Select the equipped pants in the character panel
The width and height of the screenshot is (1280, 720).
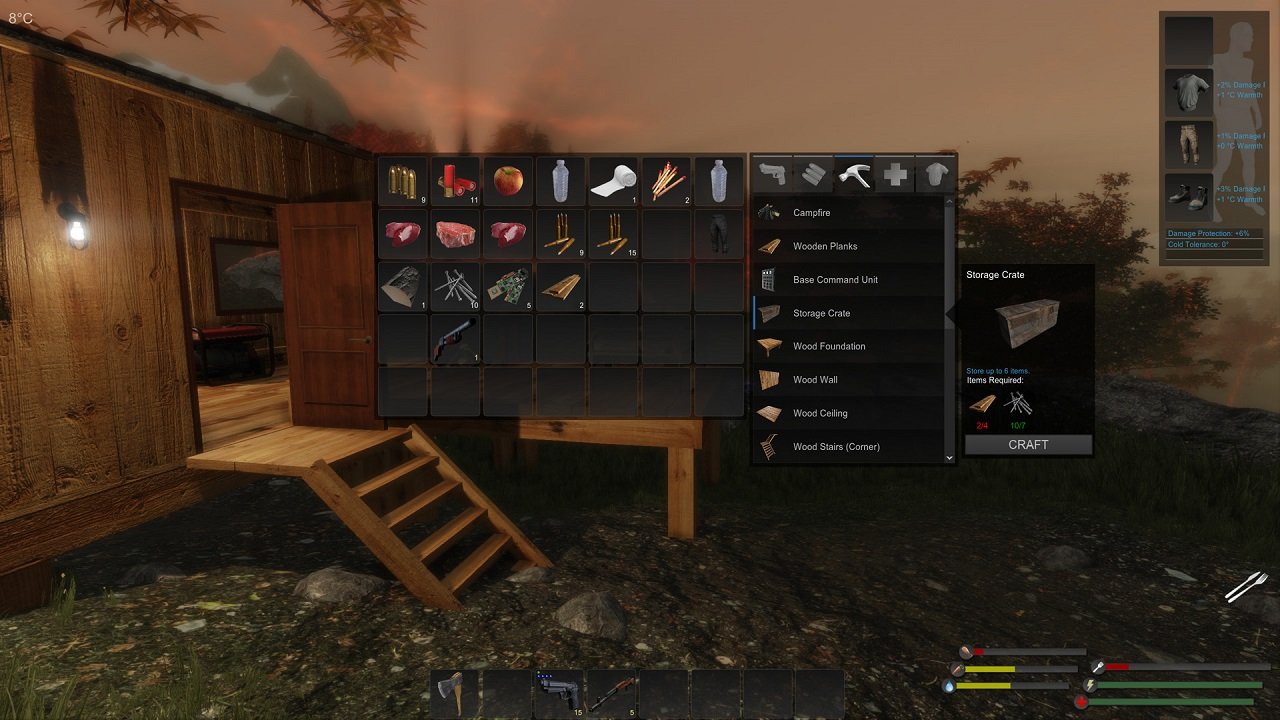[x=1188, y=143]
